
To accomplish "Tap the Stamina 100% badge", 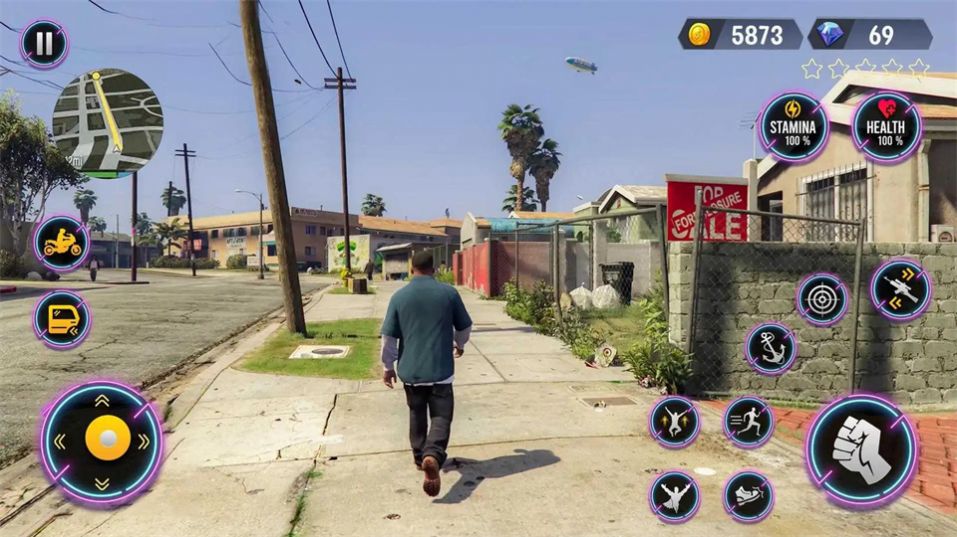I will [793, 127].
